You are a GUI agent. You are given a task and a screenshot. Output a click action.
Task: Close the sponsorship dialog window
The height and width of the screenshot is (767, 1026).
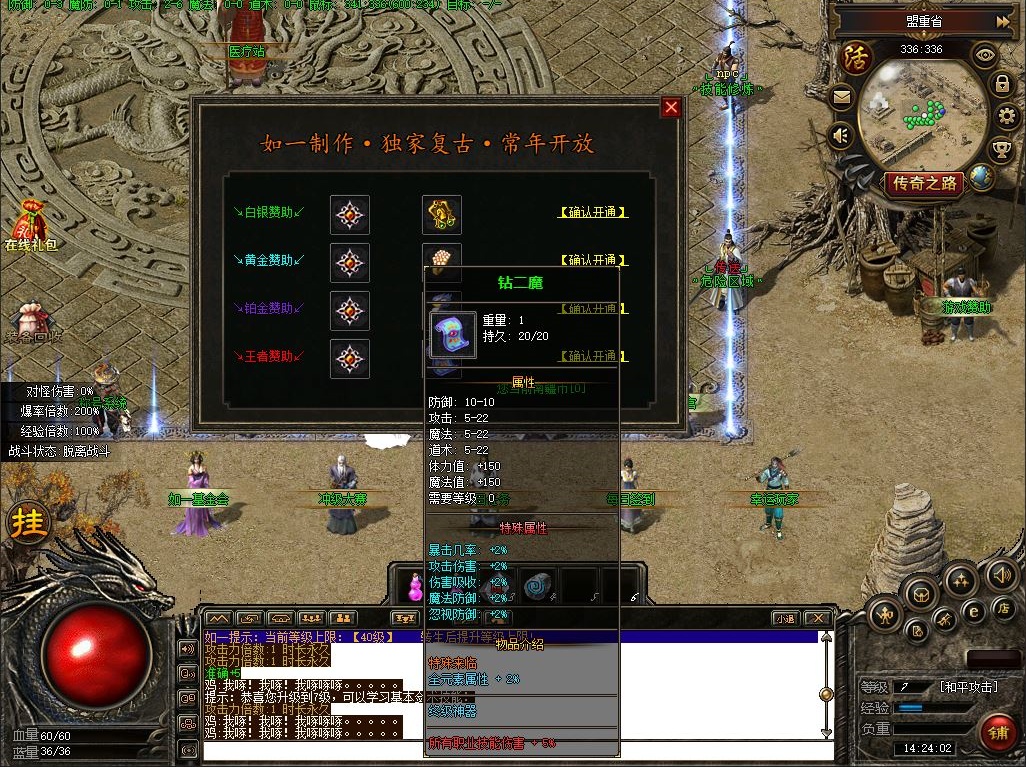click(671, 108)
